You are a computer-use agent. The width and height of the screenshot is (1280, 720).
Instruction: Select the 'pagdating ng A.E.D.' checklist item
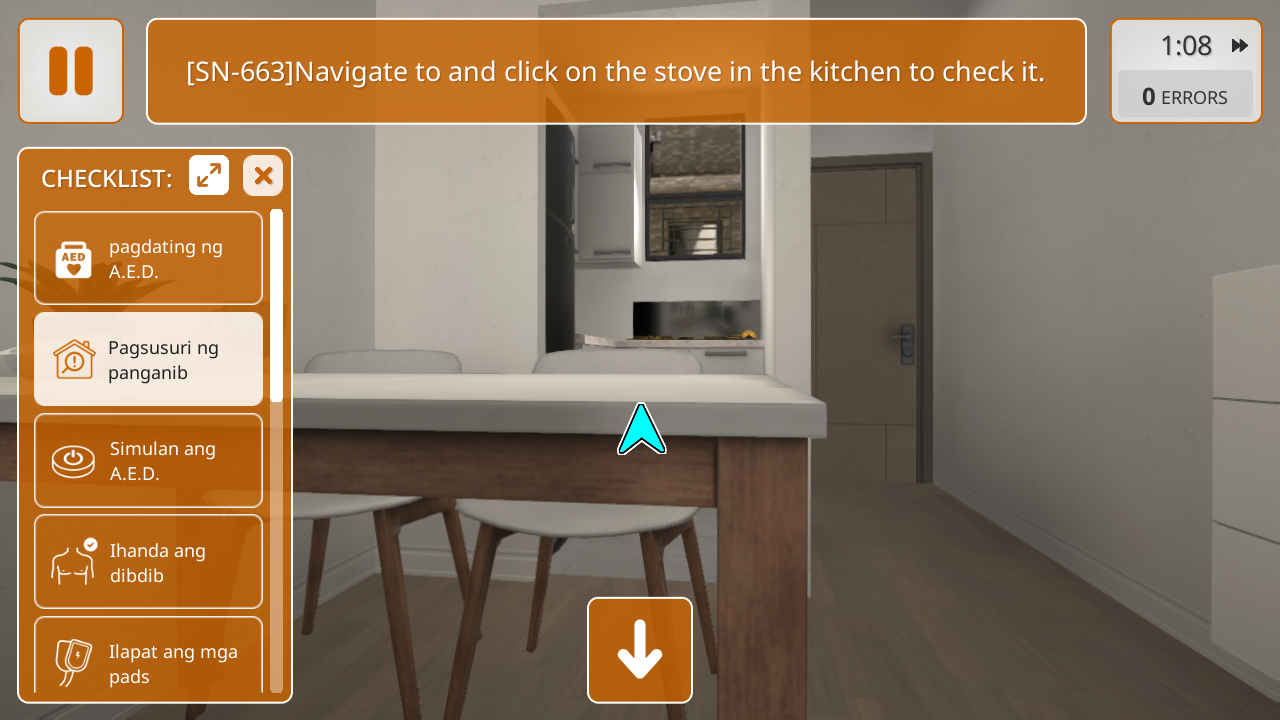pyautogui.click(x=148, y=258)
